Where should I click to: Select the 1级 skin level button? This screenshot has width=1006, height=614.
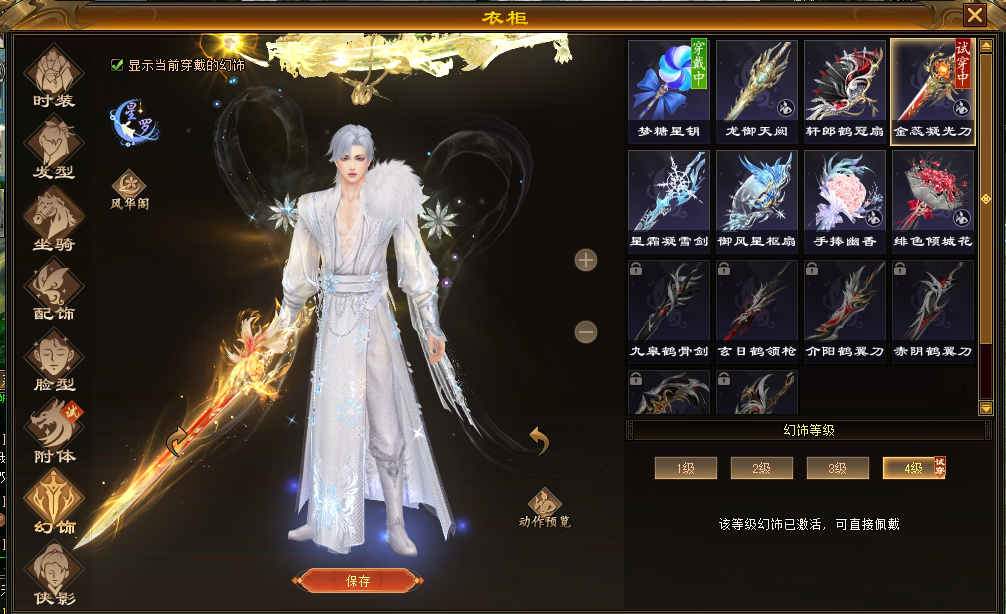coord(685,468)
